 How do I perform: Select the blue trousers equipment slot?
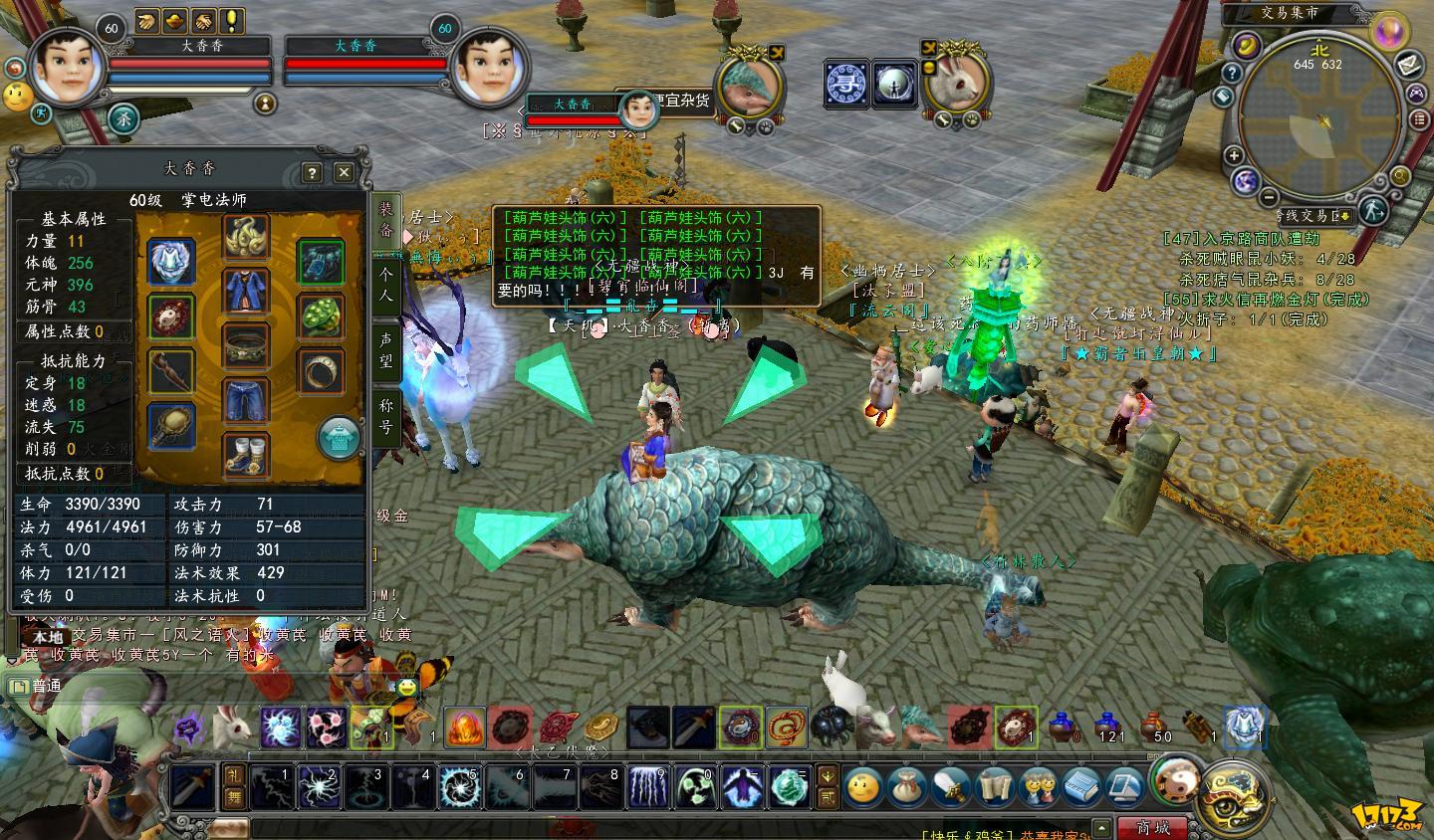(246, 399)
